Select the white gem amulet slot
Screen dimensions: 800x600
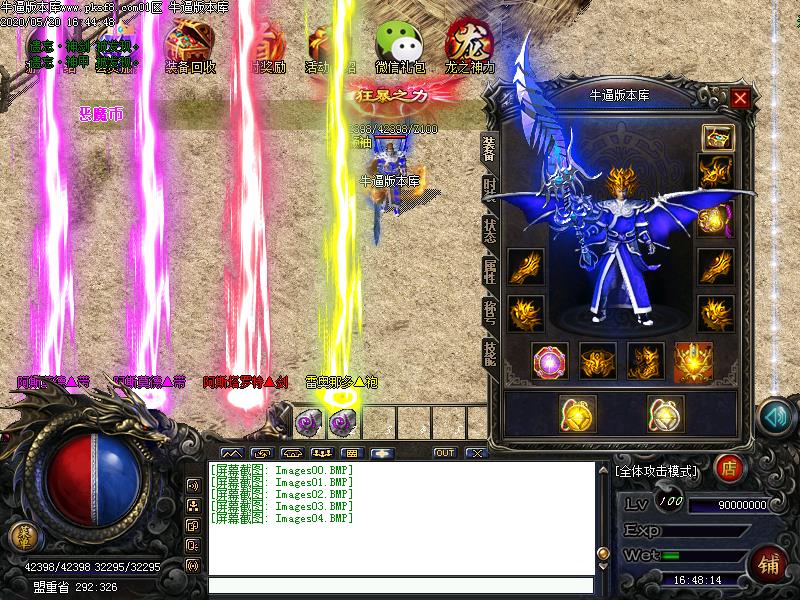[x=665, y=412]
